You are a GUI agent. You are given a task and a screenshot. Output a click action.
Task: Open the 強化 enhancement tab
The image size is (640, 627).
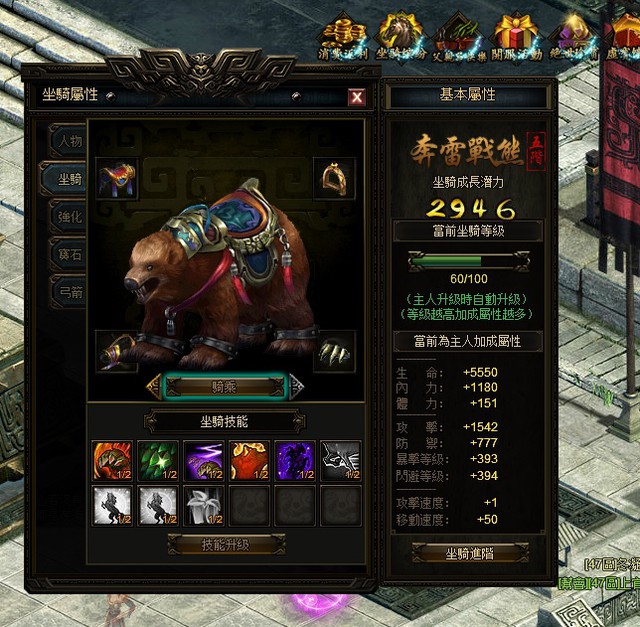tap(69, 216)
